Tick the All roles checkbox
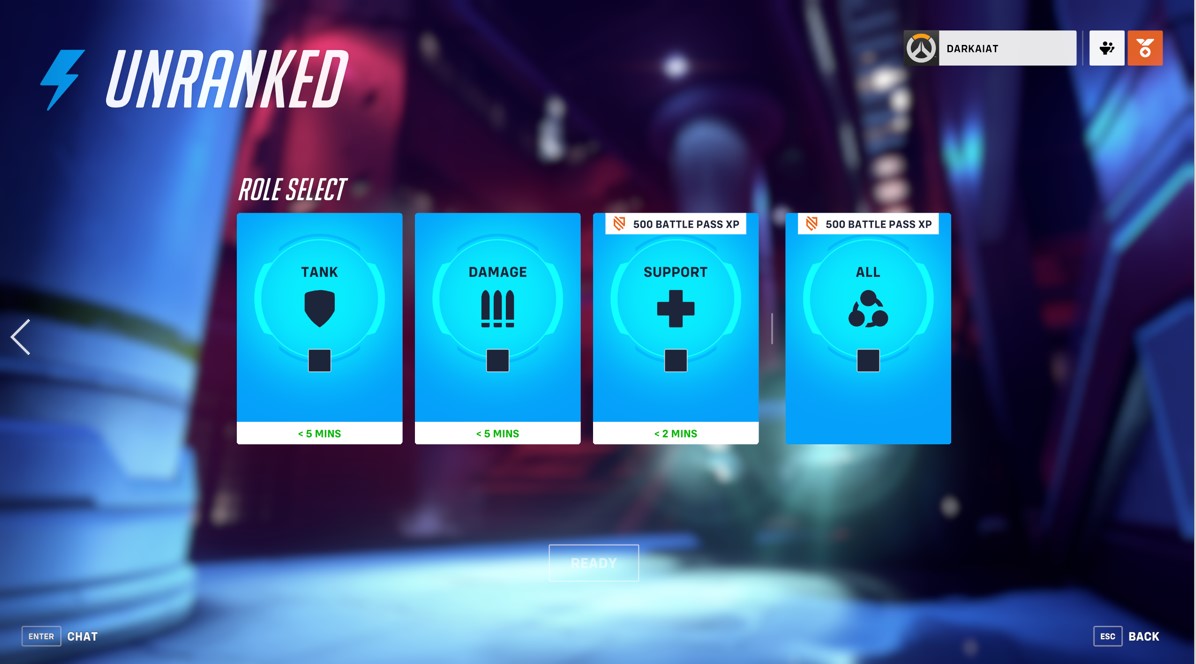This screenshot has height=664, width=1196. tap(867, 360)
